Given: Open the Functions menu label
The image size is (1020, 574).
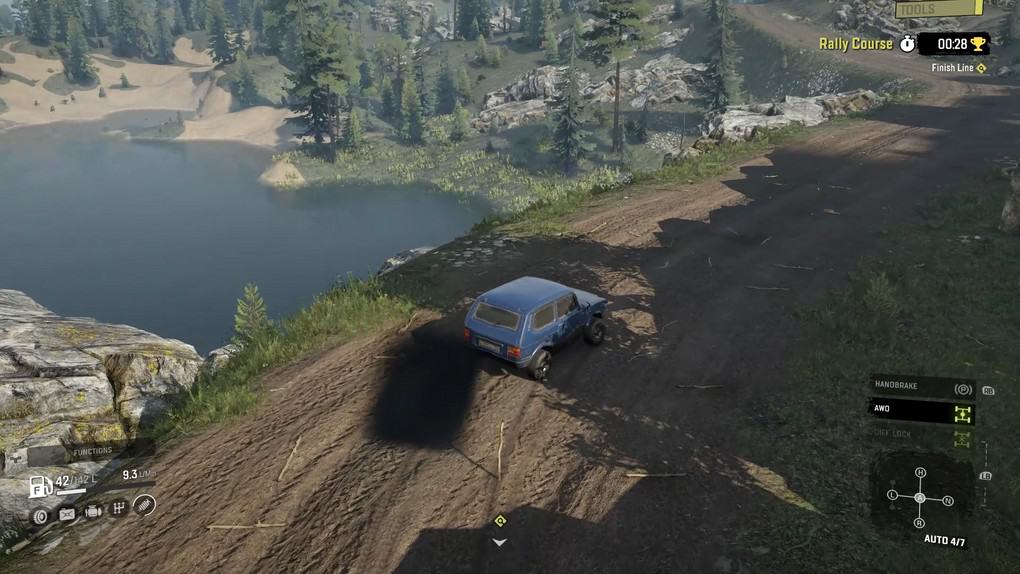Looking at the screenshot, I should pyautogui.click(x=93, y=452).
